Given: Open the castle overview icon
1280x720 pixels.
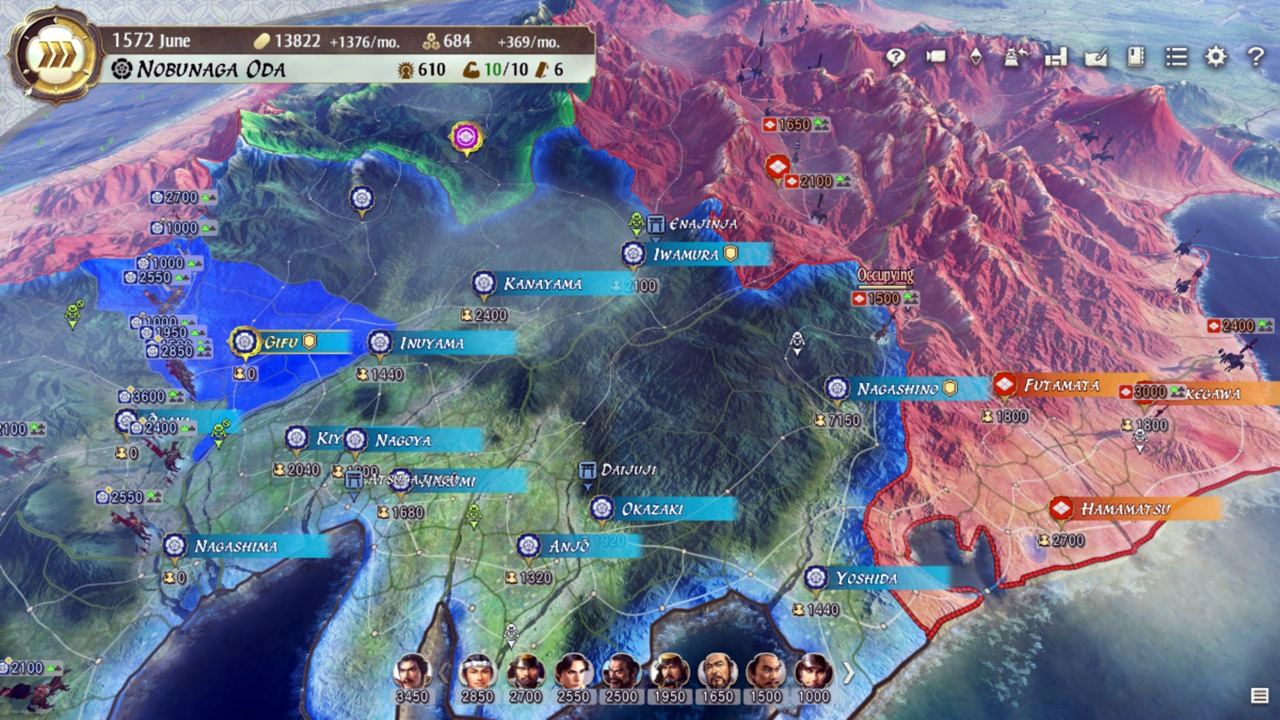Looking at the screenshot, I should [1014, 58].
